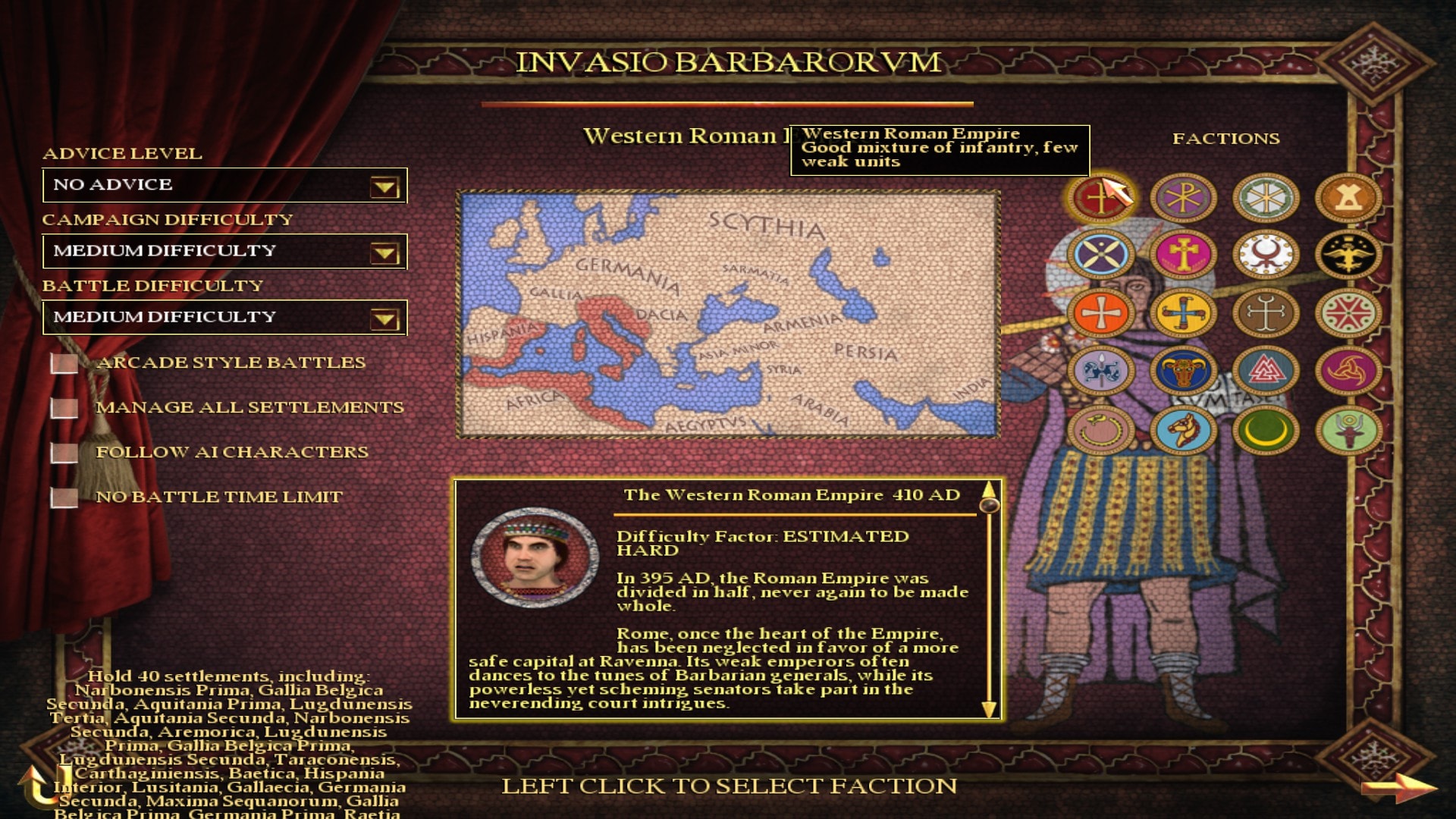The width and height of the screenshot is (1456, 819).
Task: Click the faction description scrollbar down arrow
Action: click(x=989, y=709)
